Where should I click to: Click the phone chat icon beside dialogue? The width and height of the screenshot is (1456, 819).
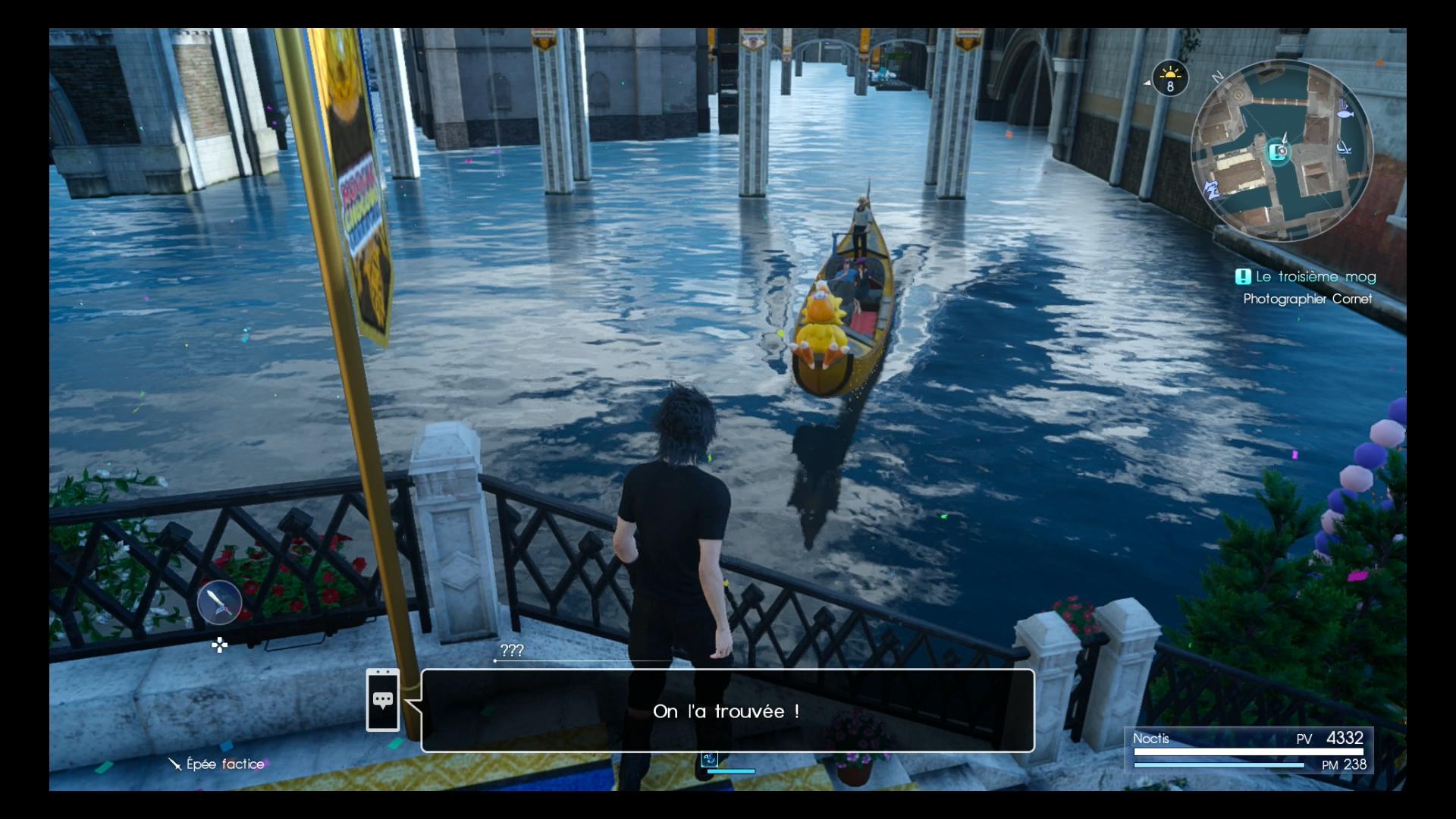(383, 700)
